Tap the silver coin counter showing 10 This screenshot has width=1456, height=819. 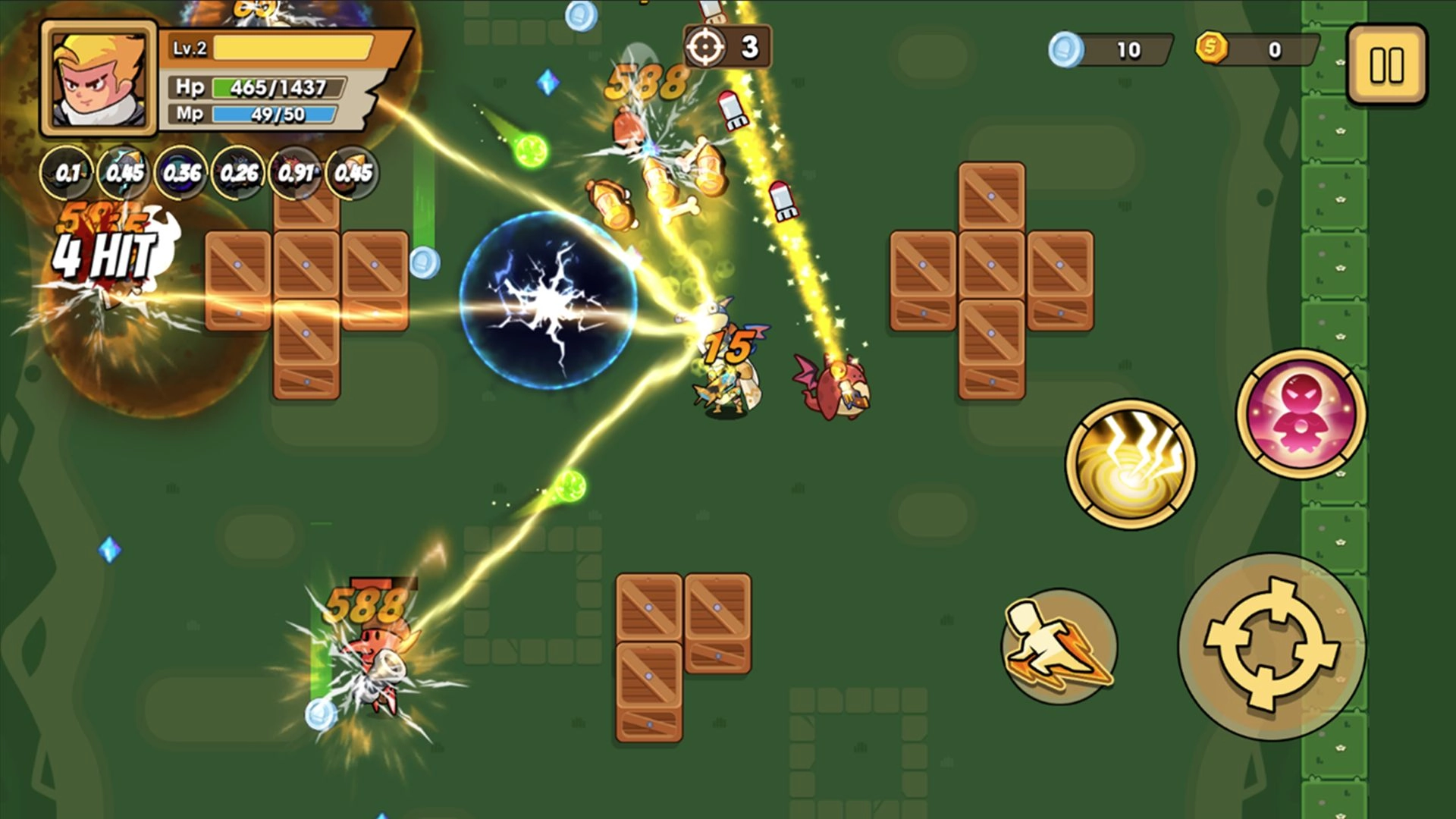click(x=1107, y=48)
